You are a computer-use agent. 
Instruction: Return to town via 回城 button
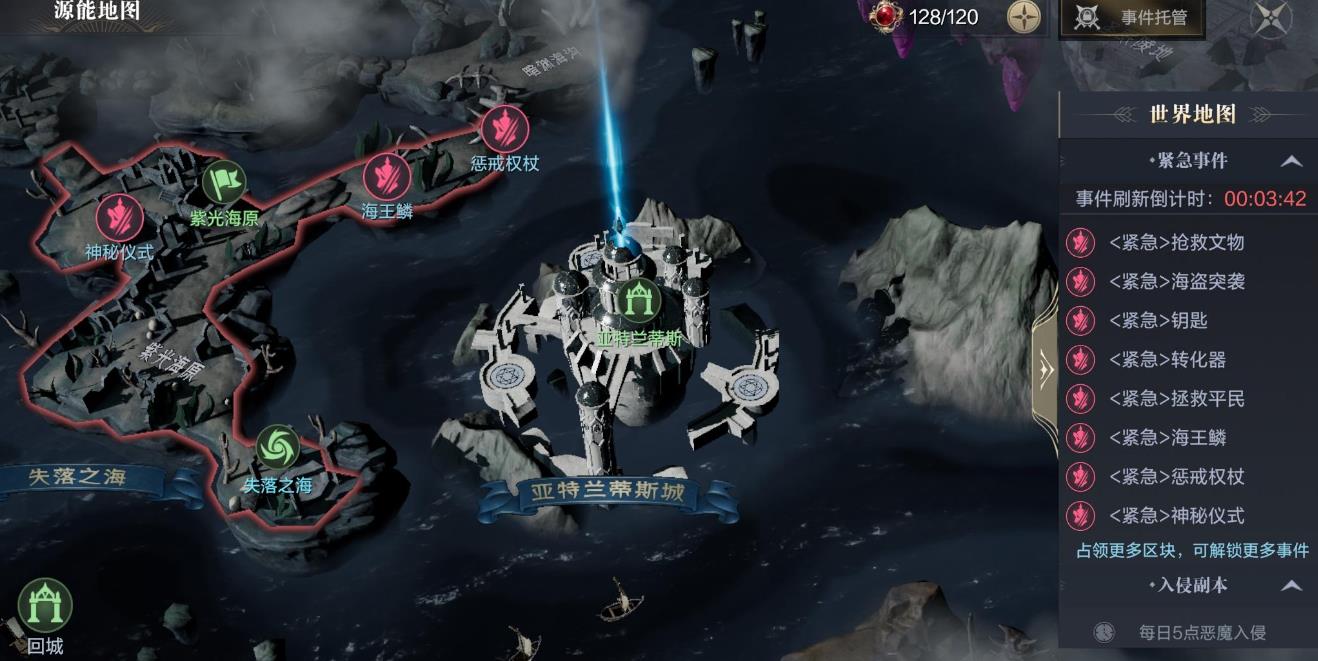pyautogui.click(x=45, y=606)
